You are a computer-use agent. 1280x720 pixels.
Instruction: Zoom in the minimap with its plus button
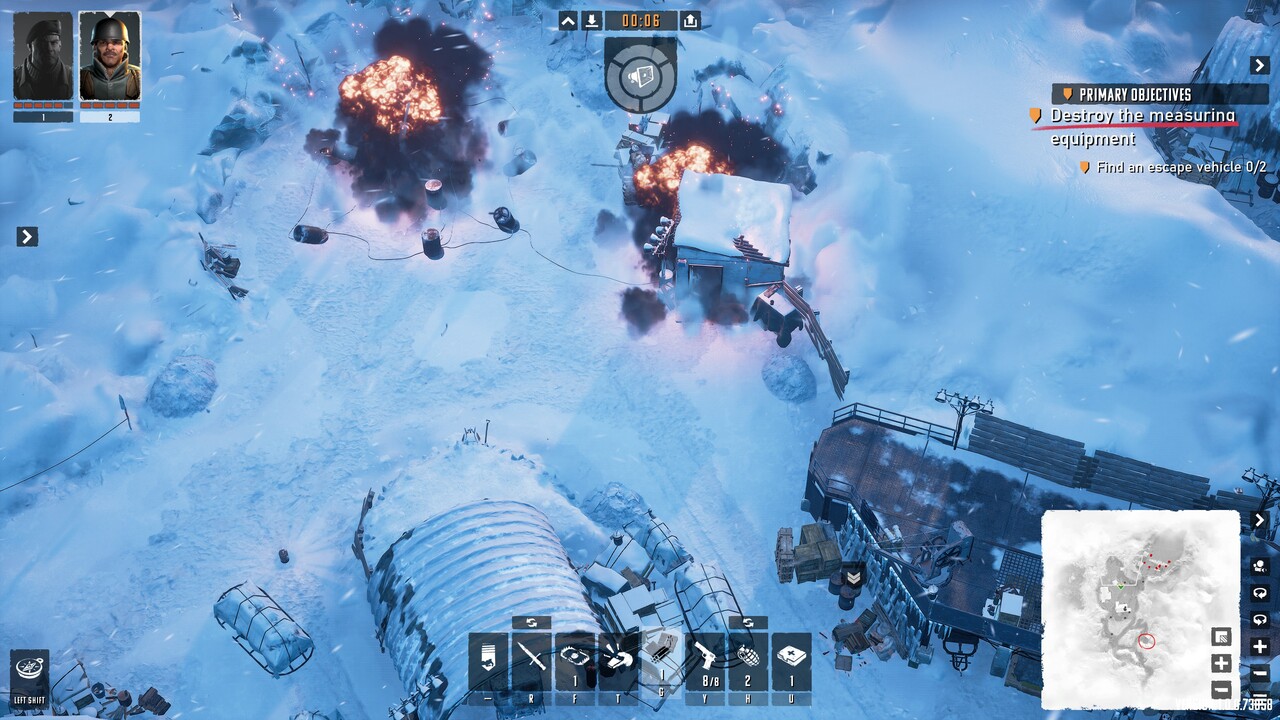coord(1221,663)
